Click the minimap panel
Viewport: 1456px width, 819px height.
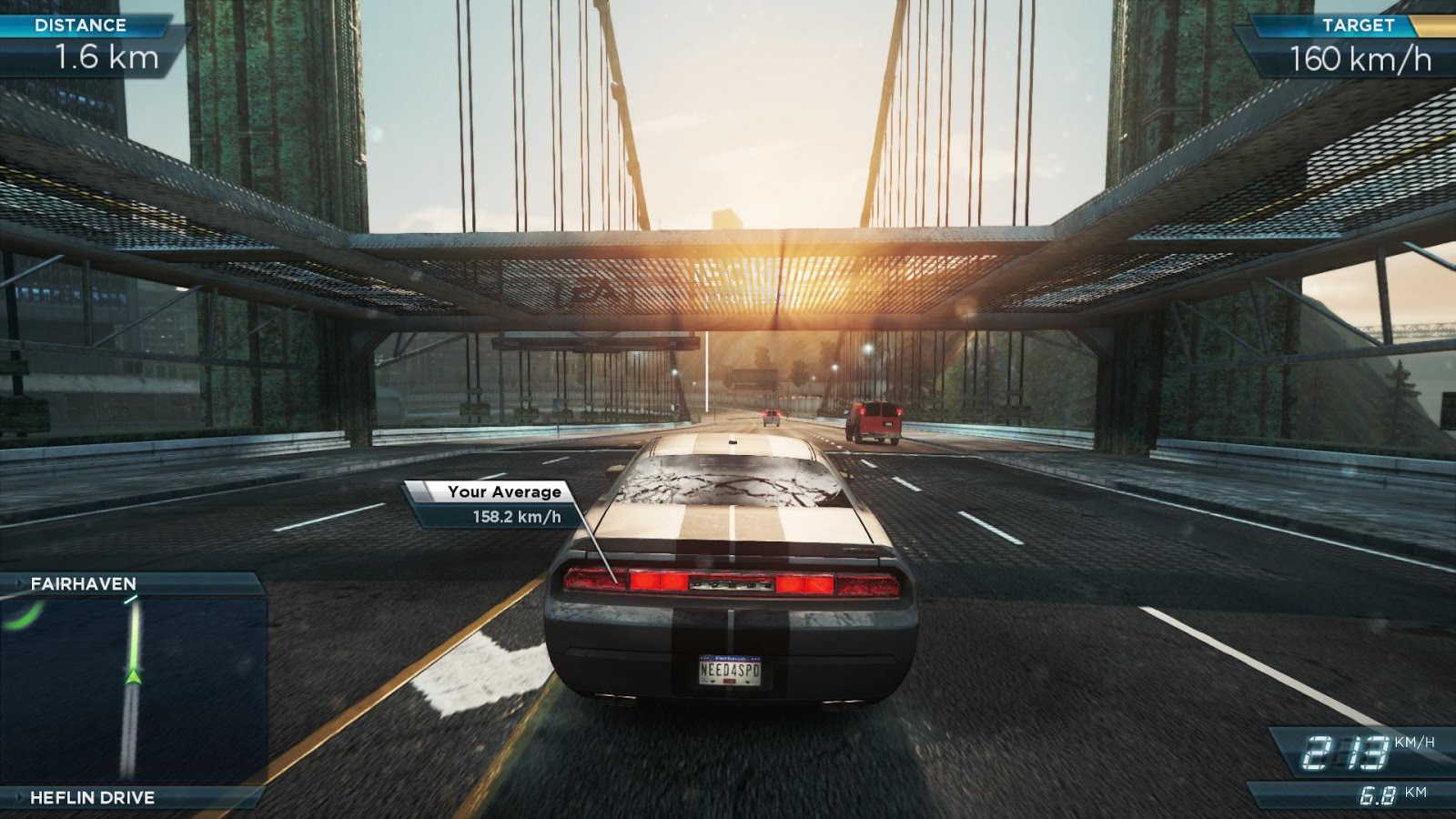pos(133,690)
